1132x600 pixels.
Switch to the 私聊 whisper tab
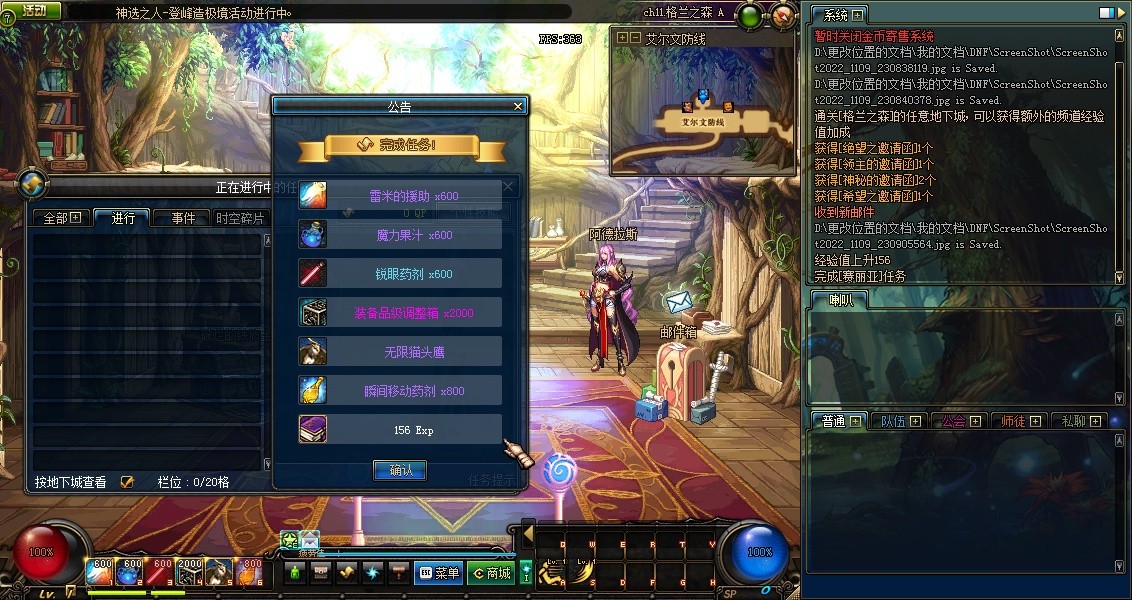(1079, 421)
